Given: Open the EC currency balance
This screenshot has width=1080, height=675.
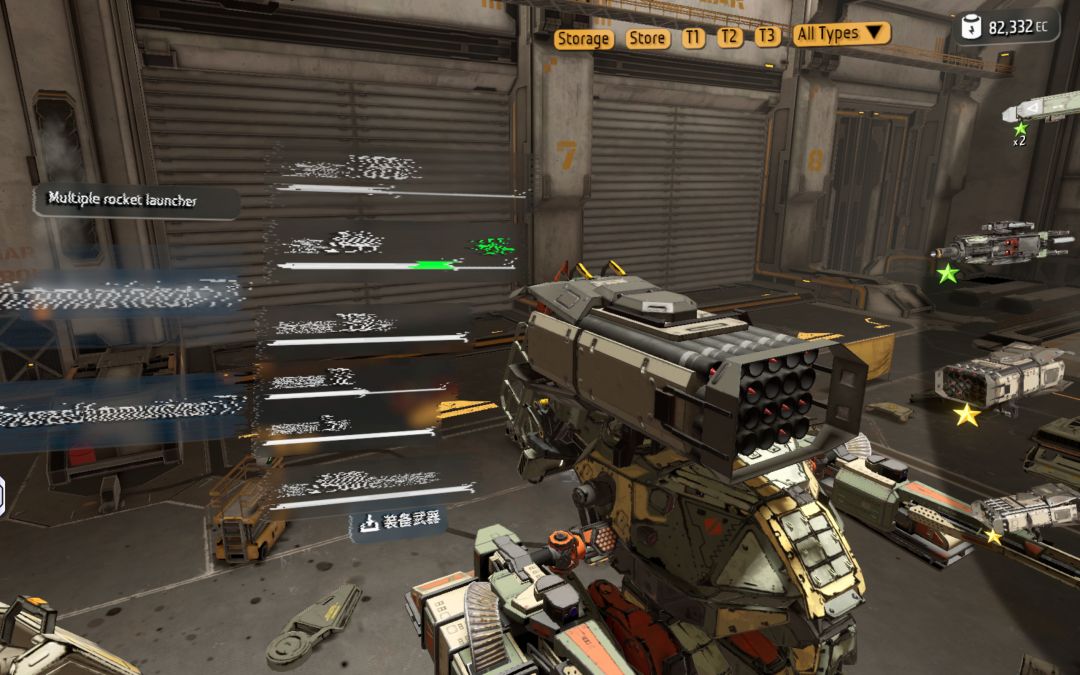Looking at the screenshot, I should (1008, 27).
